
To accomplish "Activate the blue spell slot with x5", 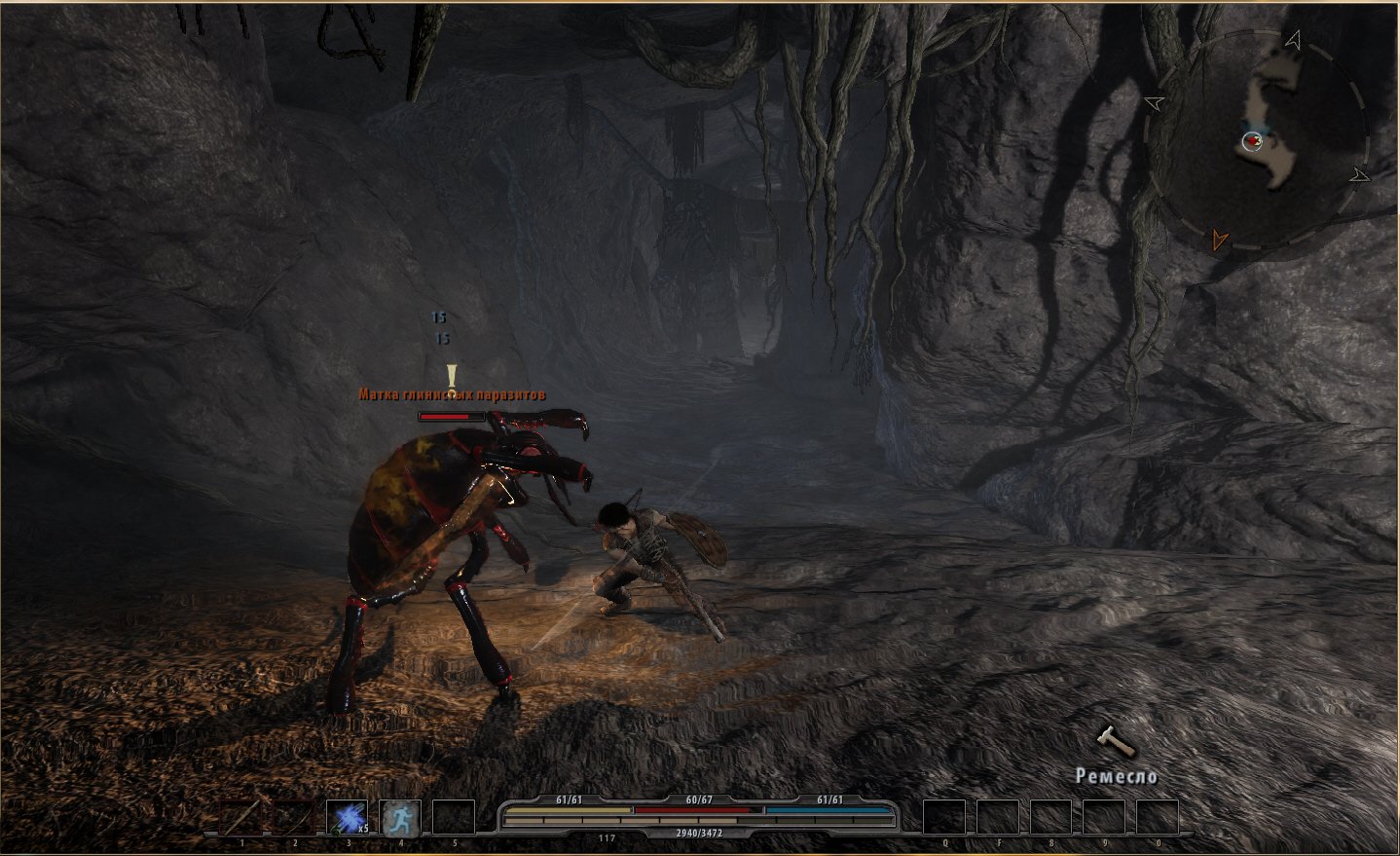I will click(347, 818).
